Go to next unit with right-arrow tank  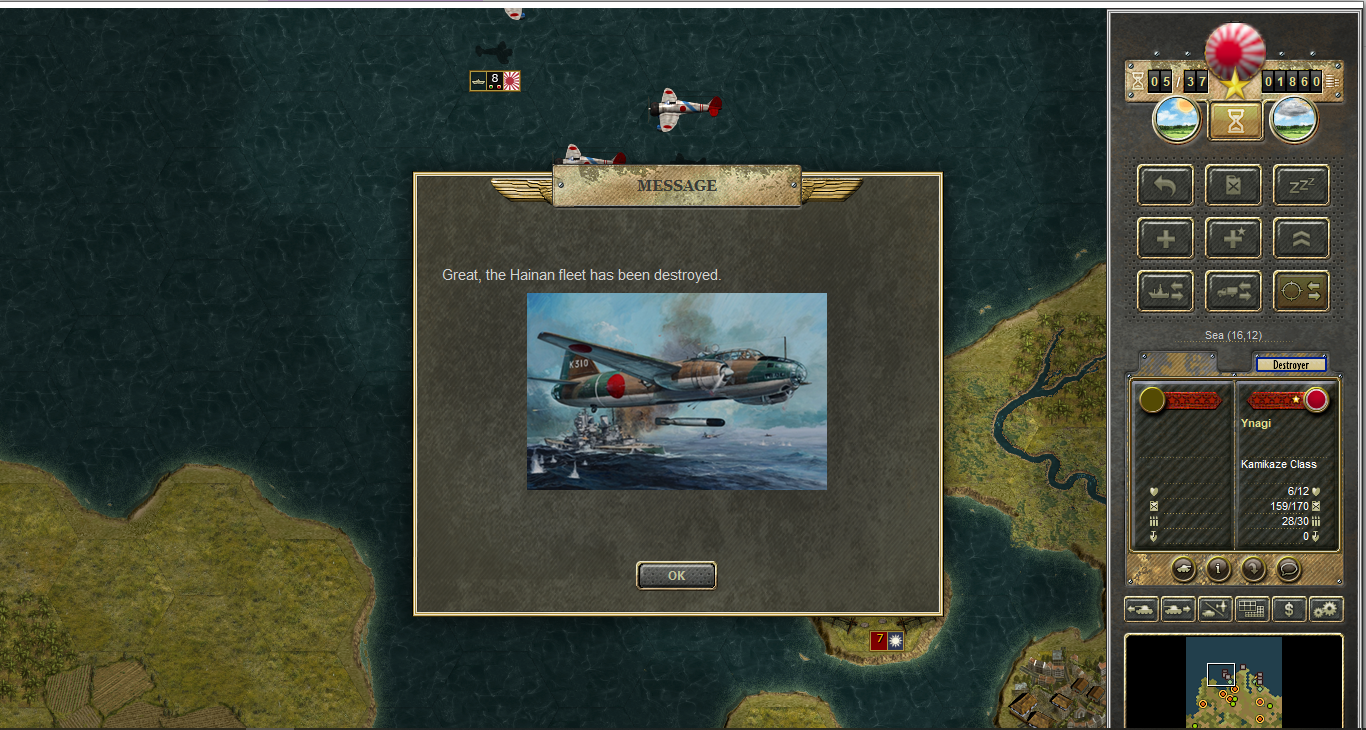tap(1177, 608)
